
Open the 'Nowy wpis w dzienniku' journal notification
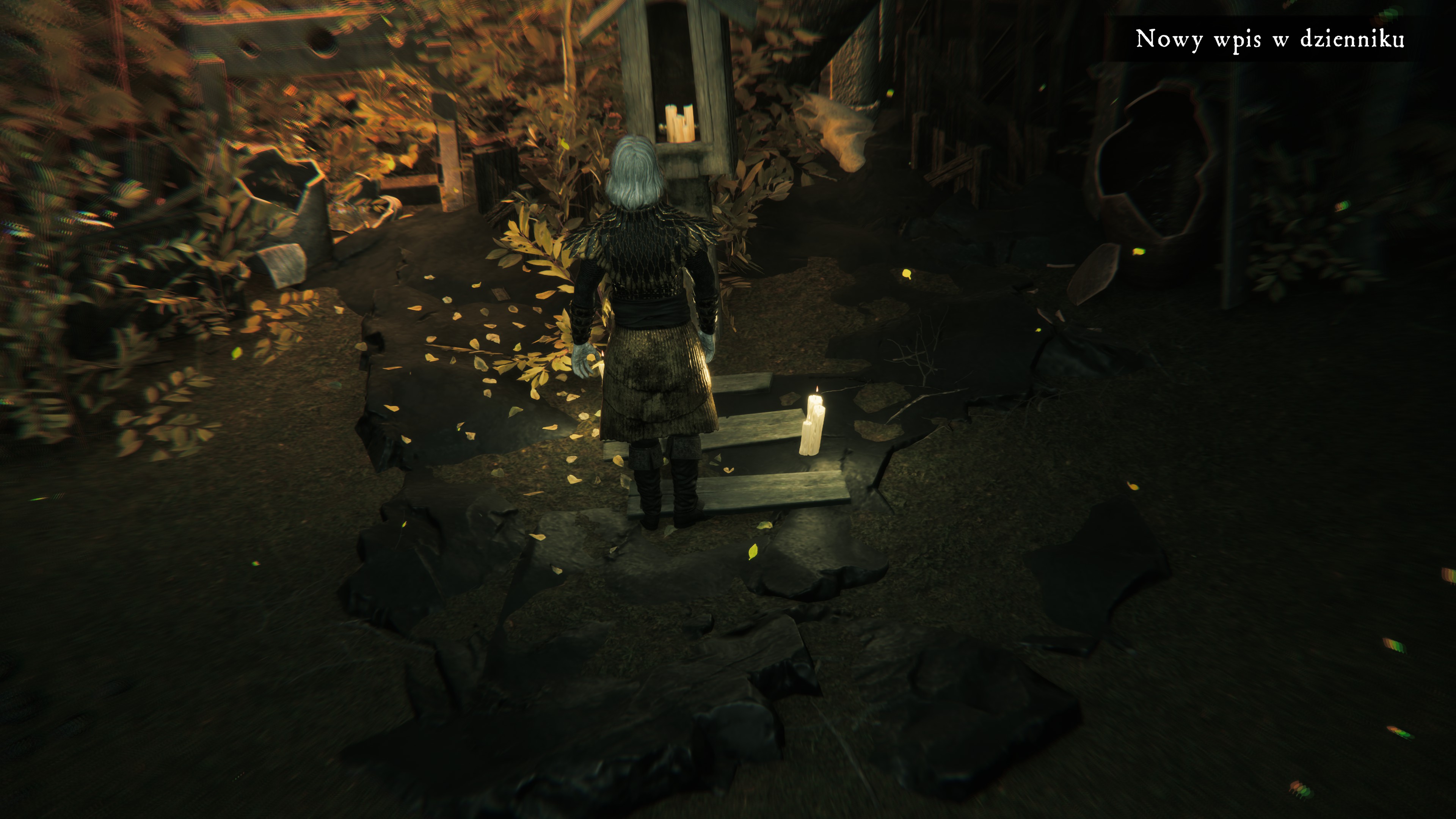[x=1269, y=39]
